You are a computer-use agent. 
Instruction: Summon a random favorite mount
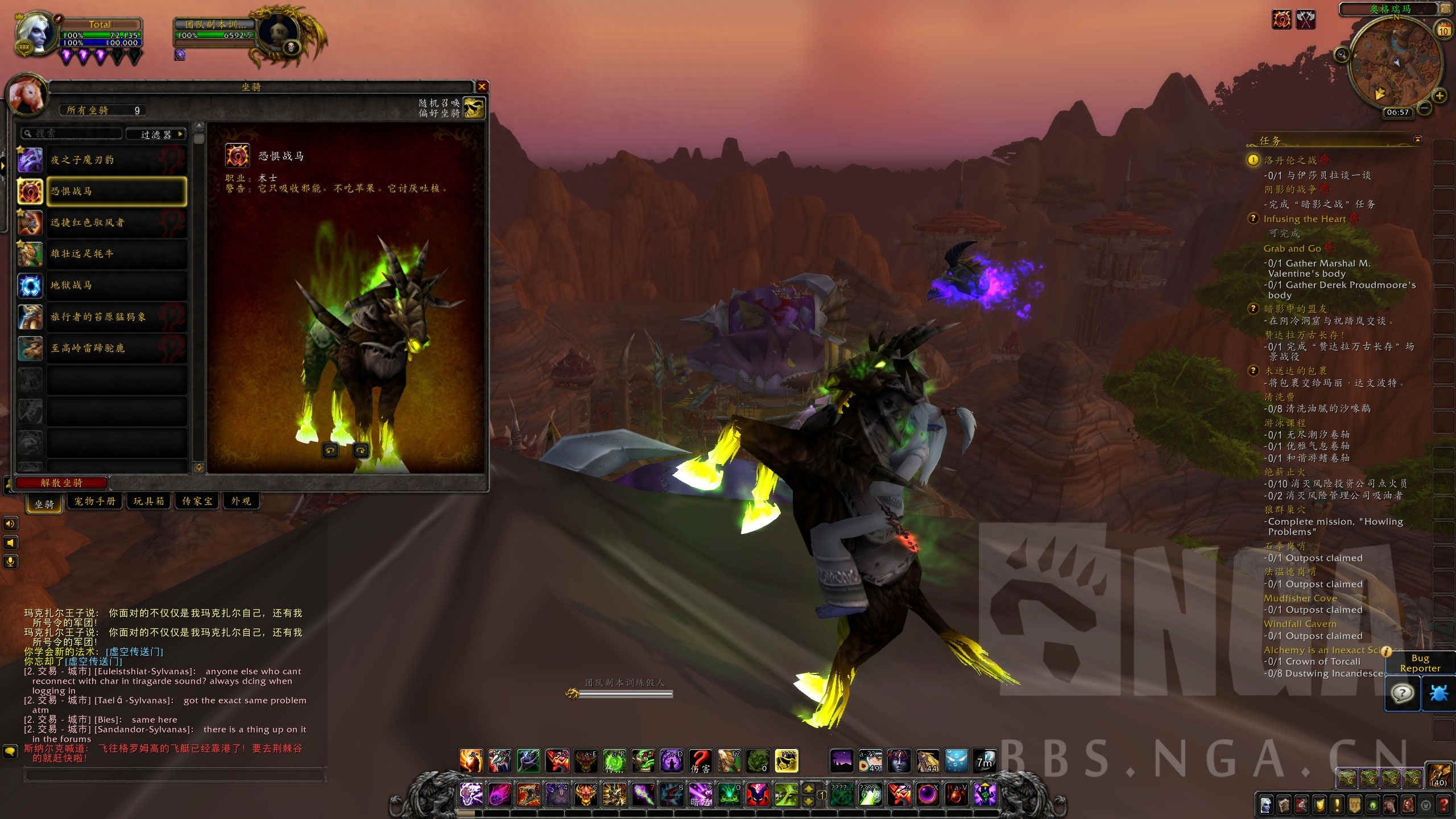tap(473, 107)
